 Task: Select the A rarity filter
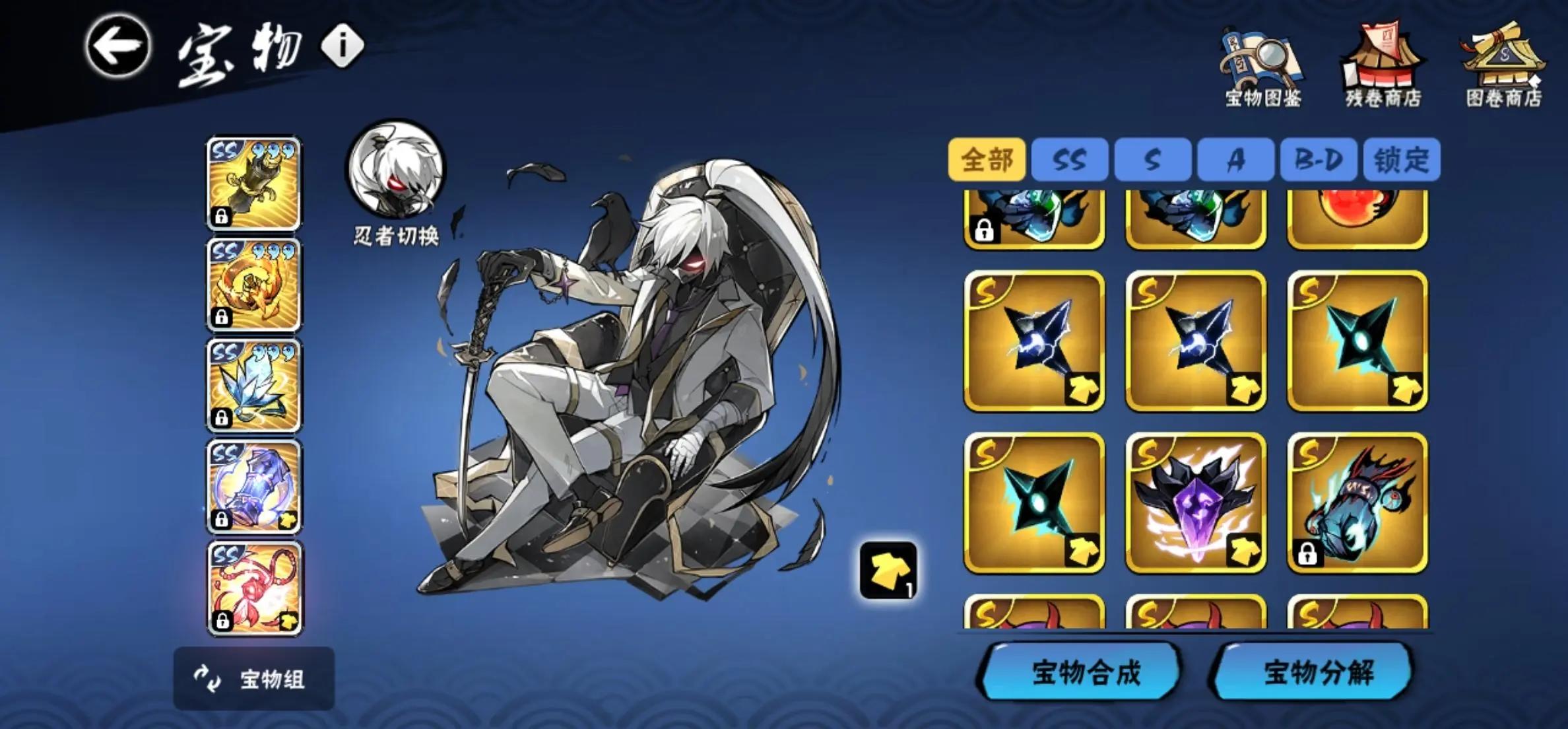(1233, 159)
